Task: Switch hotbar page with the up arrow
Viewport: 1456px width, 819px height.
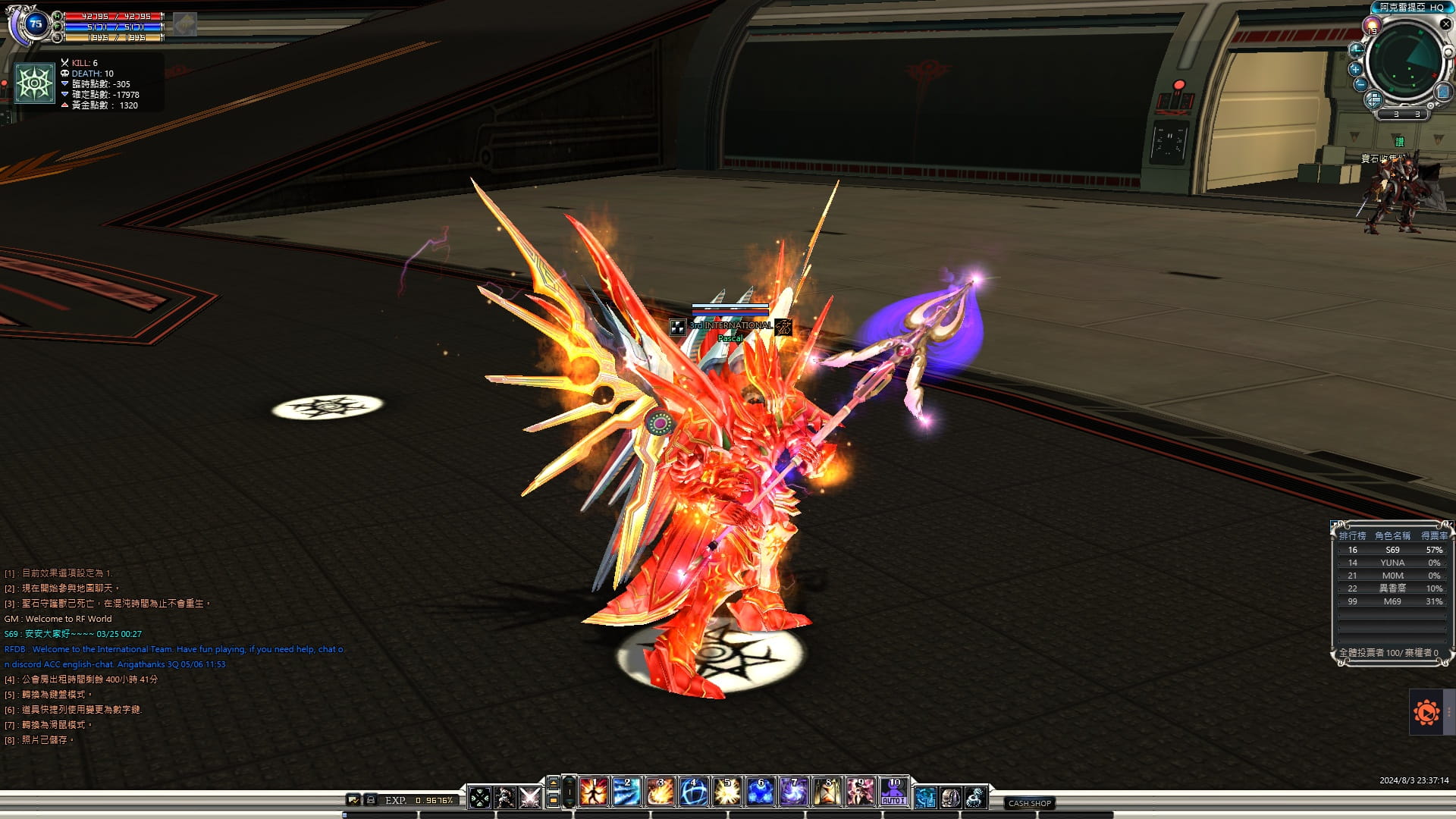Action: click(554, 783)
